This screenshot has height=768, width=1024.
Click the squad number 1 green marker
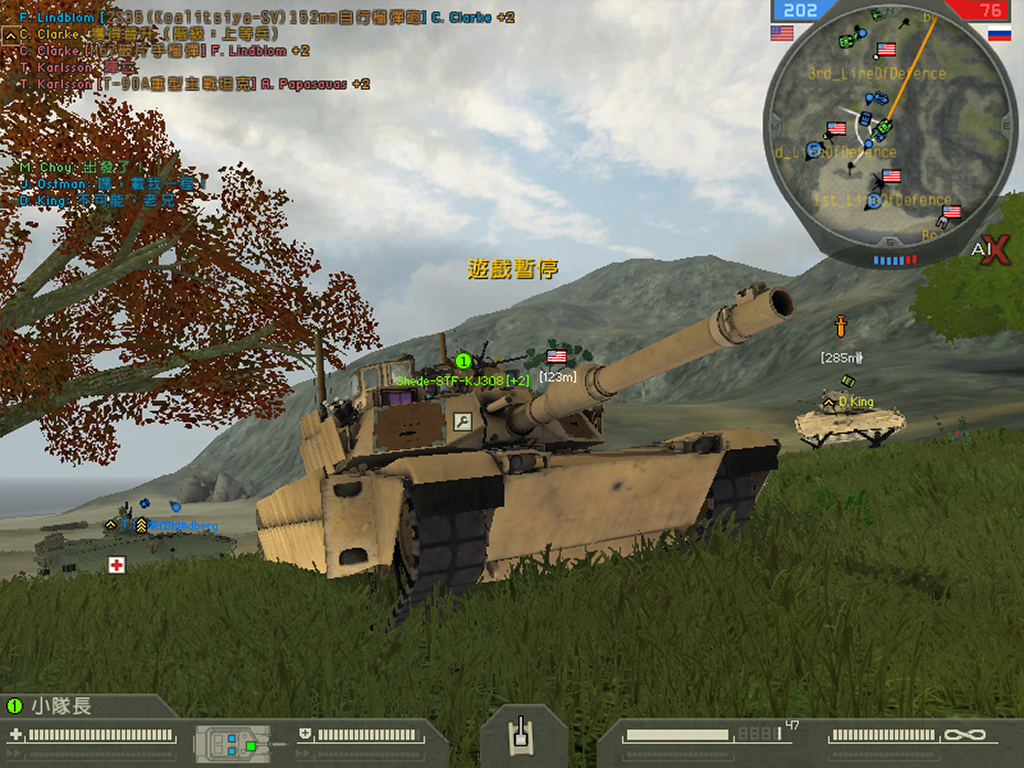462,360
